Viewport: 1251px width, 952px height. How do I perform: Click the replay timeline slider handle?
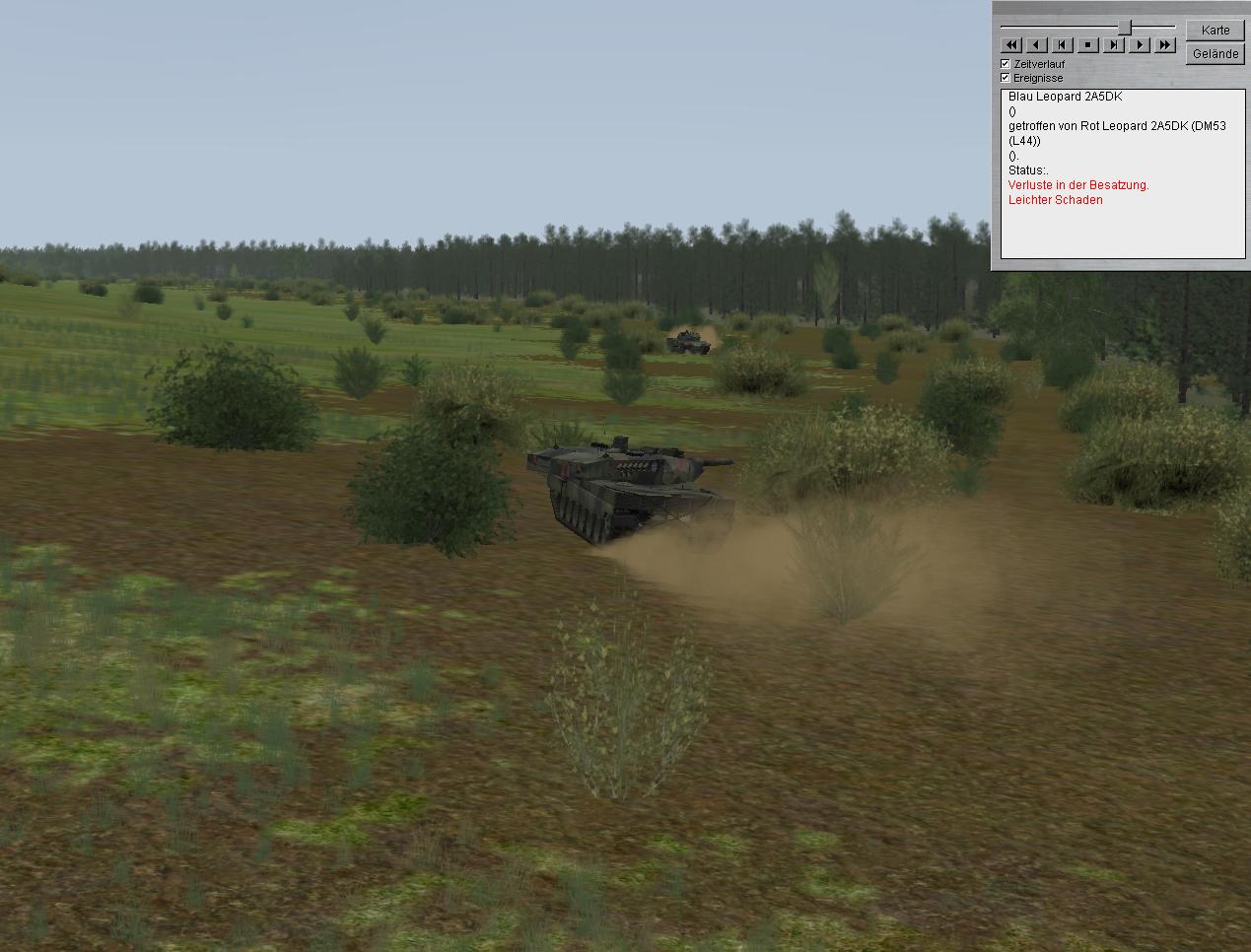coord(1124,27)
